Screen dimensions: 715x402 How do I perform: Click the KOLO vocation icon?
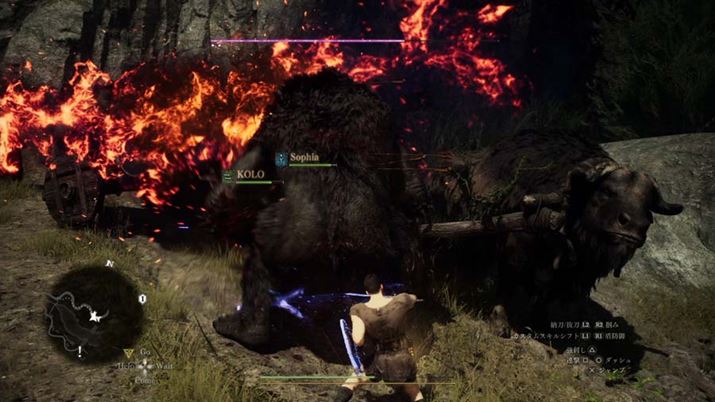pyautogui.click(x=228, y=174)
